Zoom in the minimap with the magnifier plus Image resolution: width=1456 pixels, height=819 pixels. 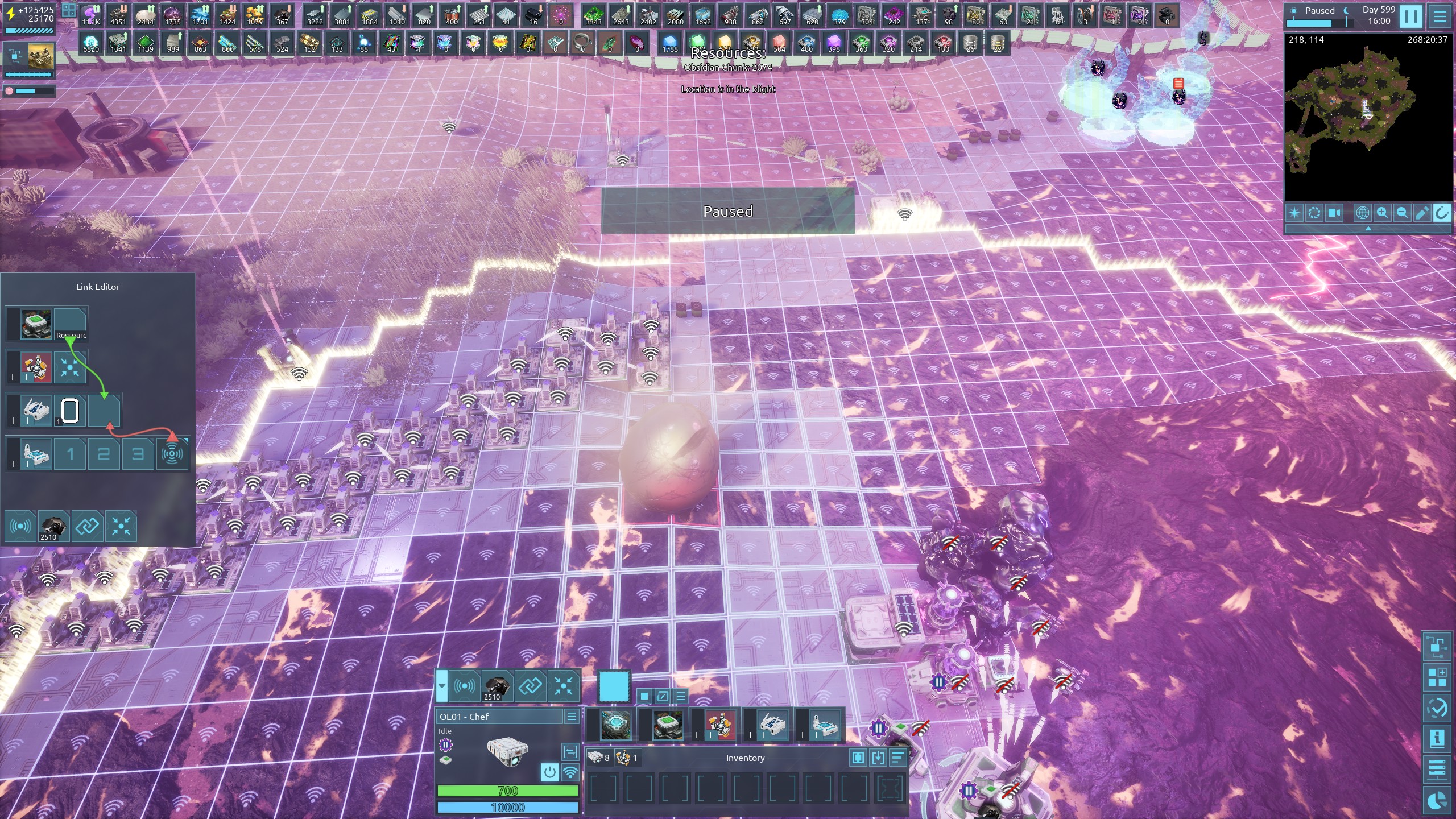1382,213
